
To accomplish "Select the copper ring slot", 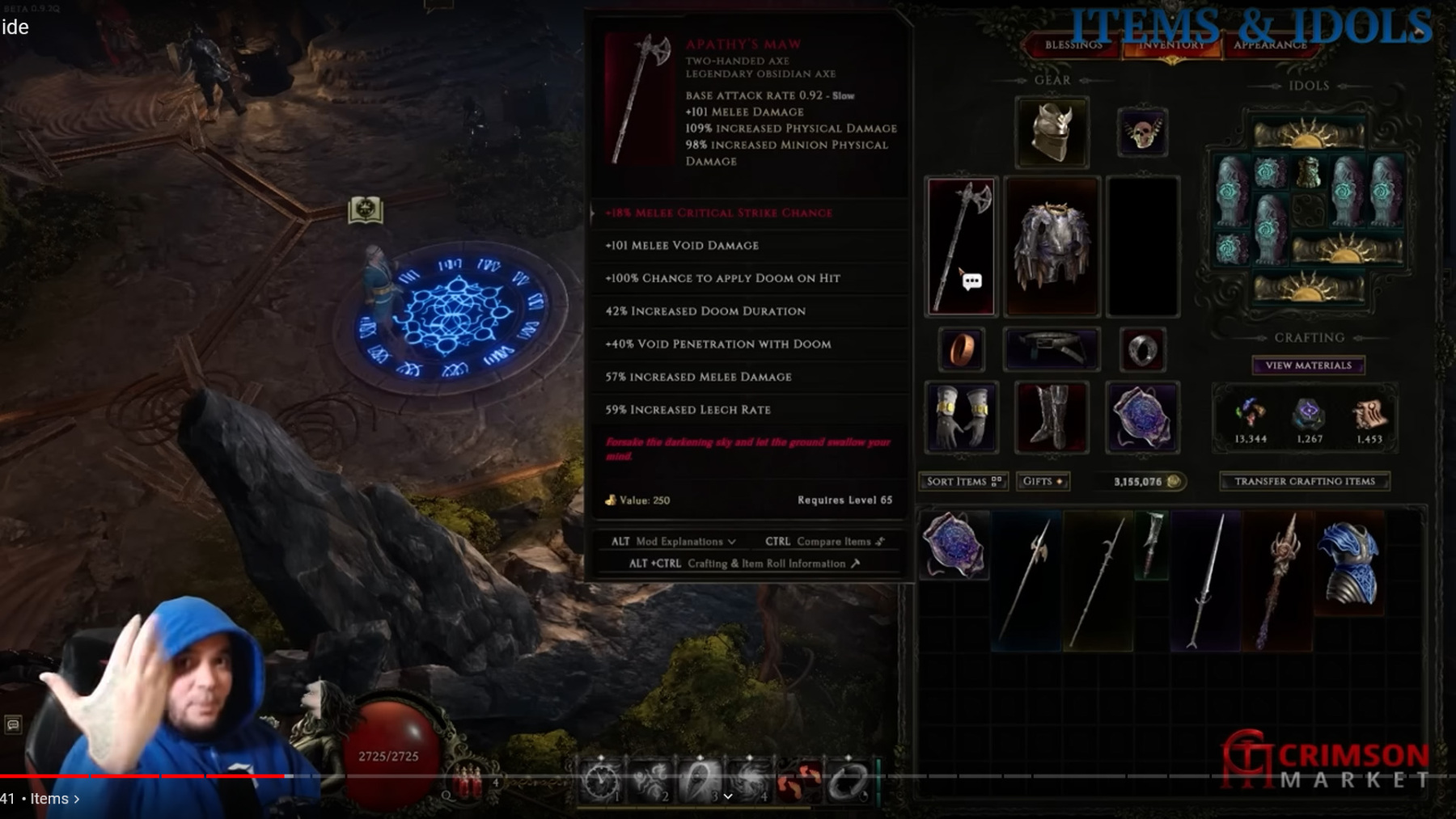I will 961,349.
